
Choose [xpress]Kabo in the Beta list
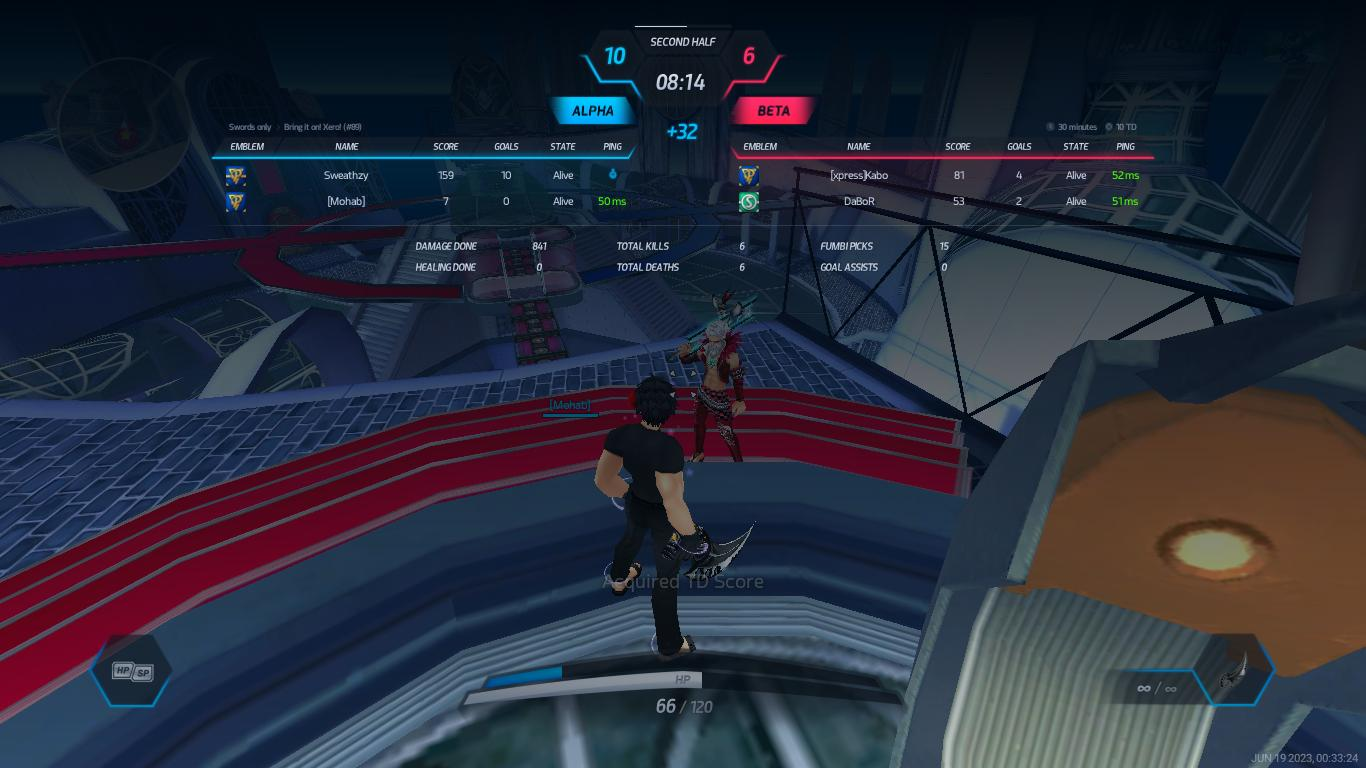pyautogui.click(x=859, y=175)
